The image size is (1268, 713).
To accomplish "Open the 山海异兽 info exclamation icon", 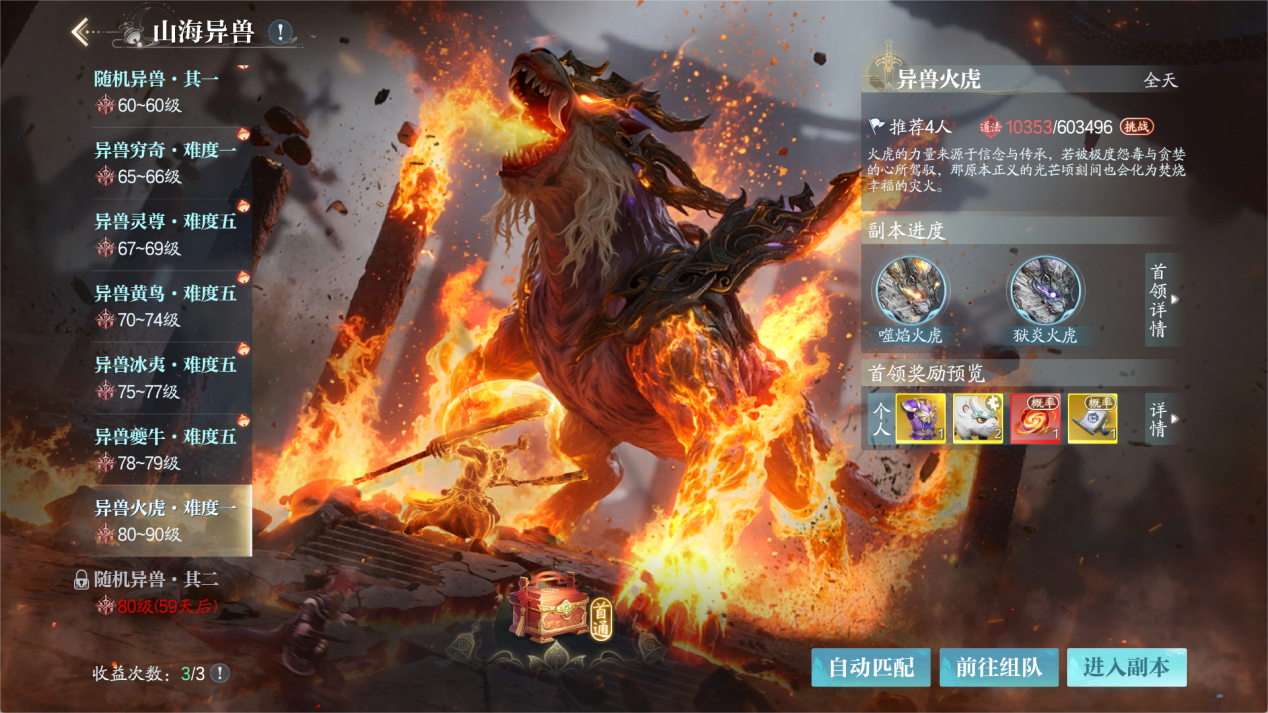I will click(x=281, y=32).
